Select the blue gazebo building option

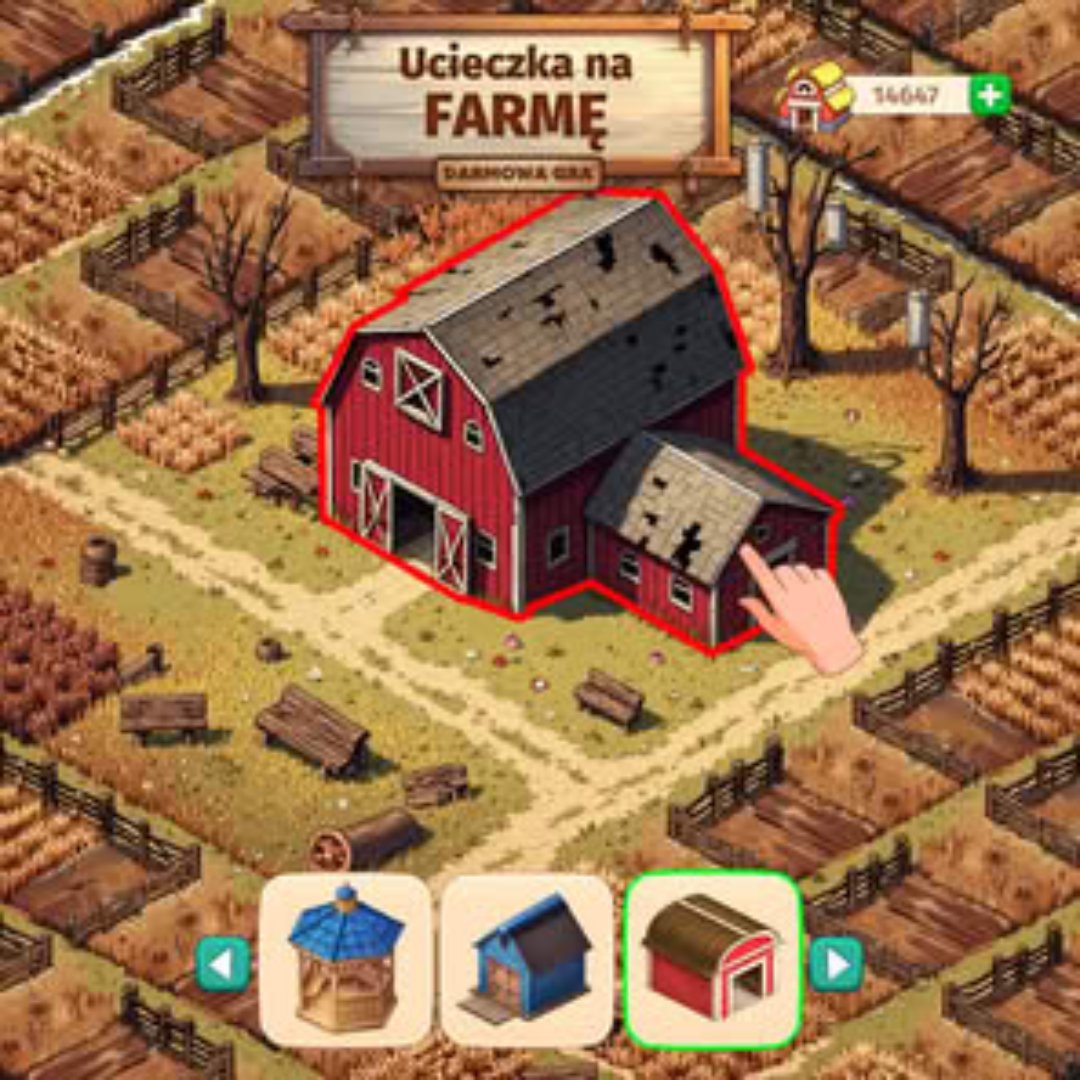[x=345, y=961]
